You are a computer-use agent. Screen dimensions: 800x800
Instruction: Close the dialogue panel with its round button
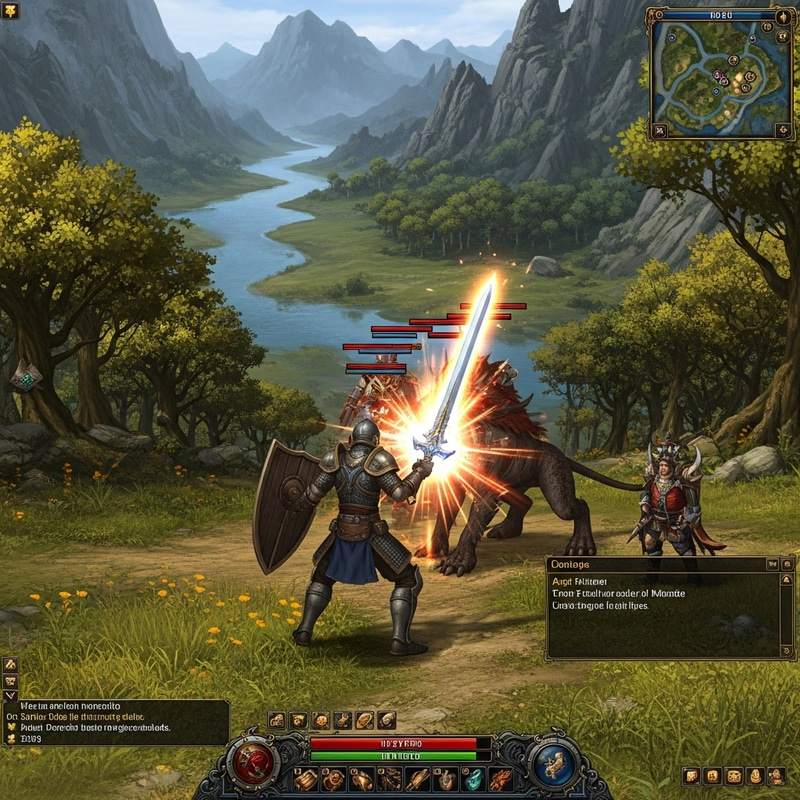[786, 565]
